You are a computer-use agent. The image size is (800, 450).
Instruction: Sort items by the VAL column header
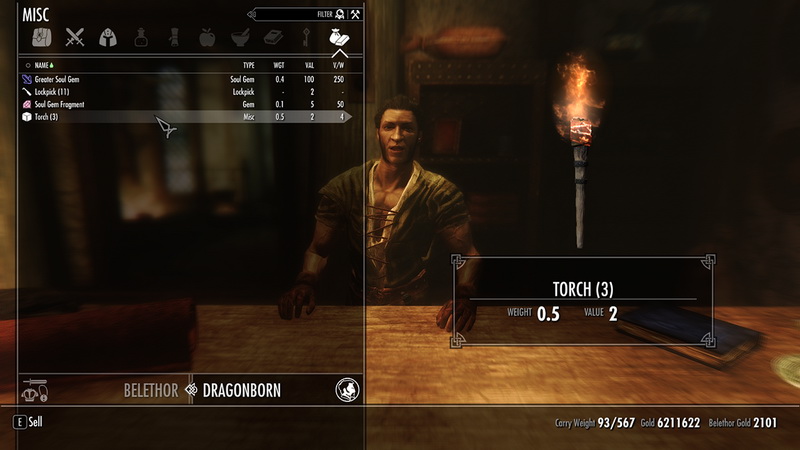click(310, 64)
